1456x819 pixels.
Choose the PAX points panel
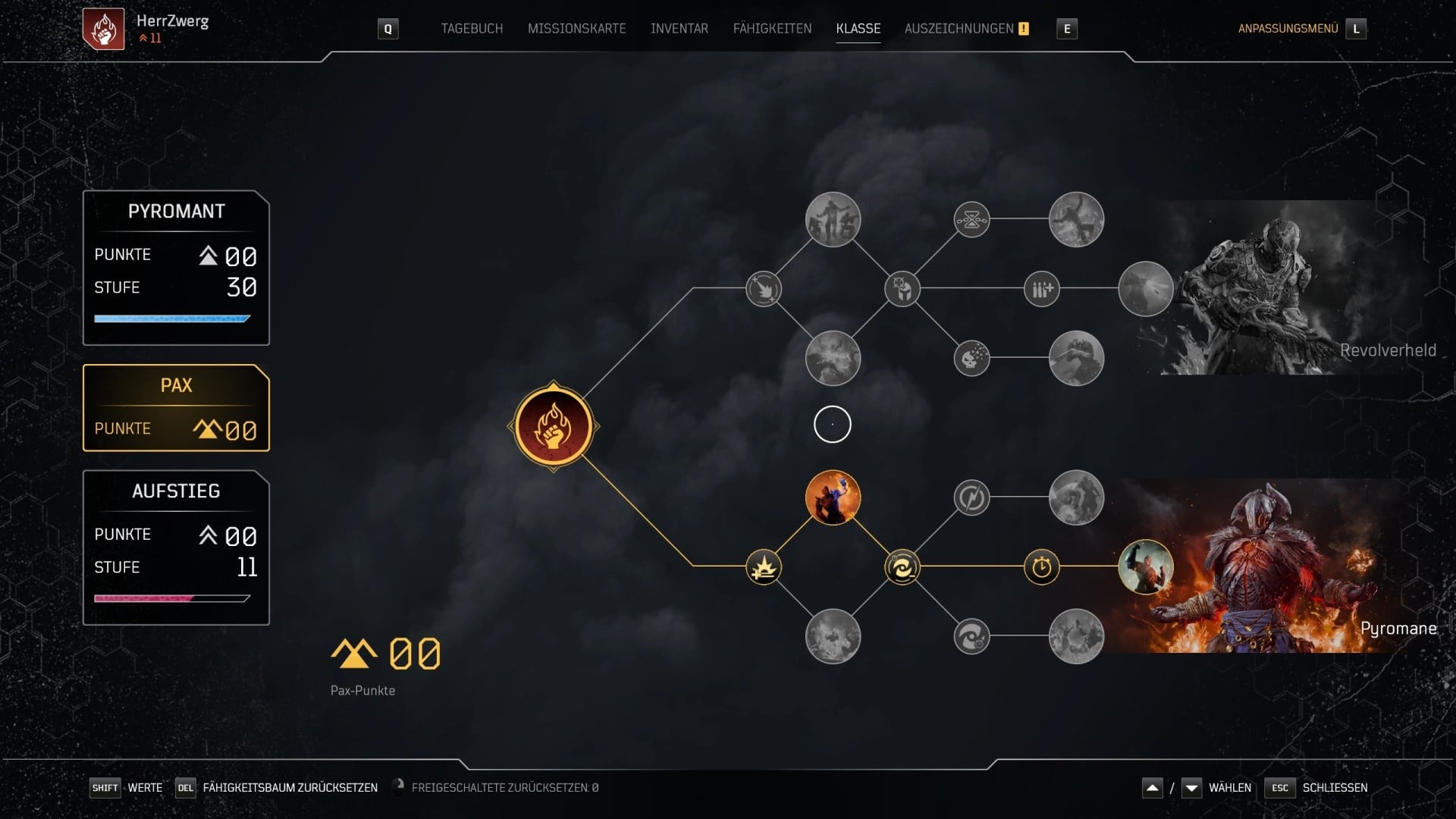pos(176,408)
